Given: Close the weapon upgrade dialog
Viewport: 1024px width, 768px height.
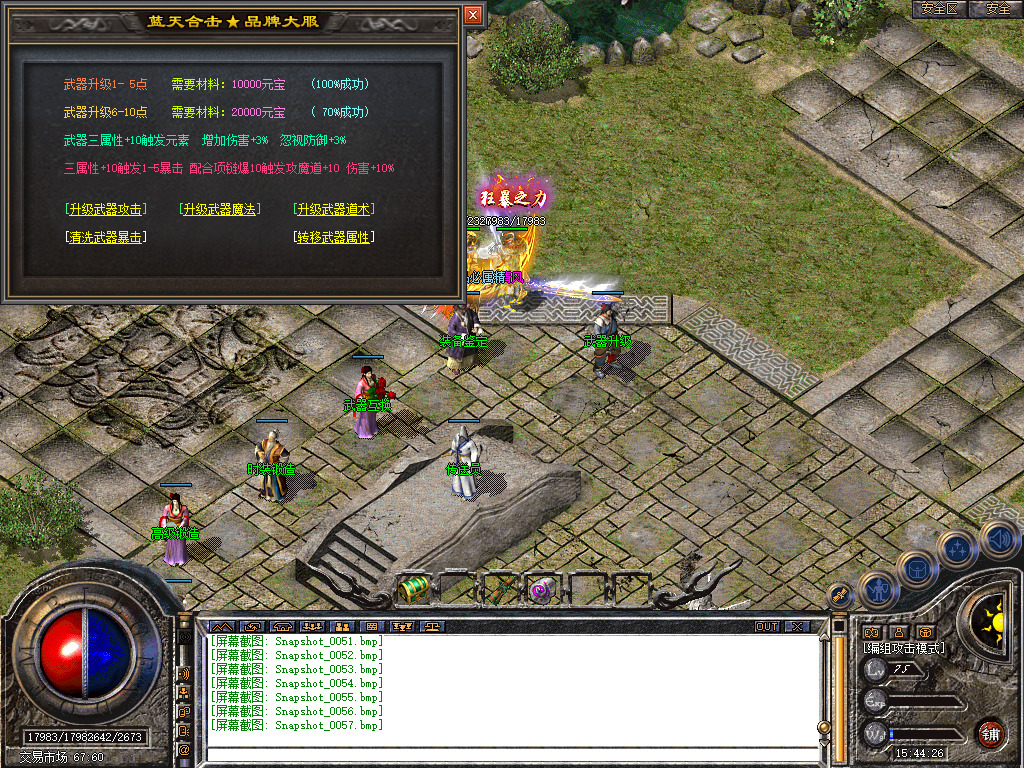Looking at the screenshot, I should (473, 14).
